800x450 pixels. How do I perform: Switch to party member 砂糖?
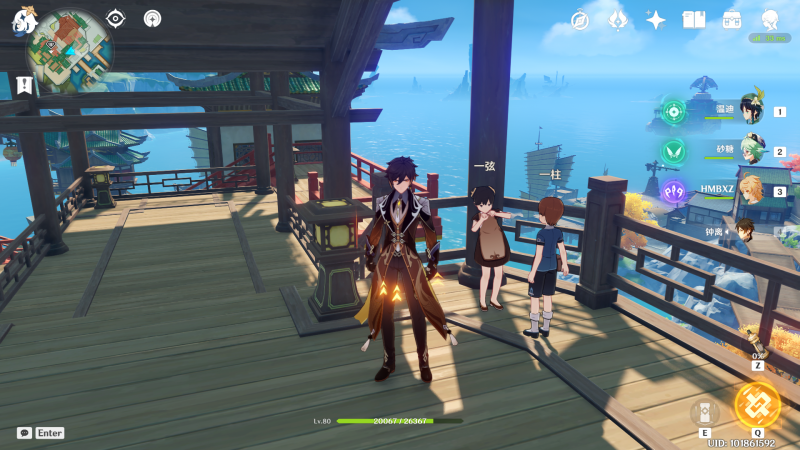[750, 150]
